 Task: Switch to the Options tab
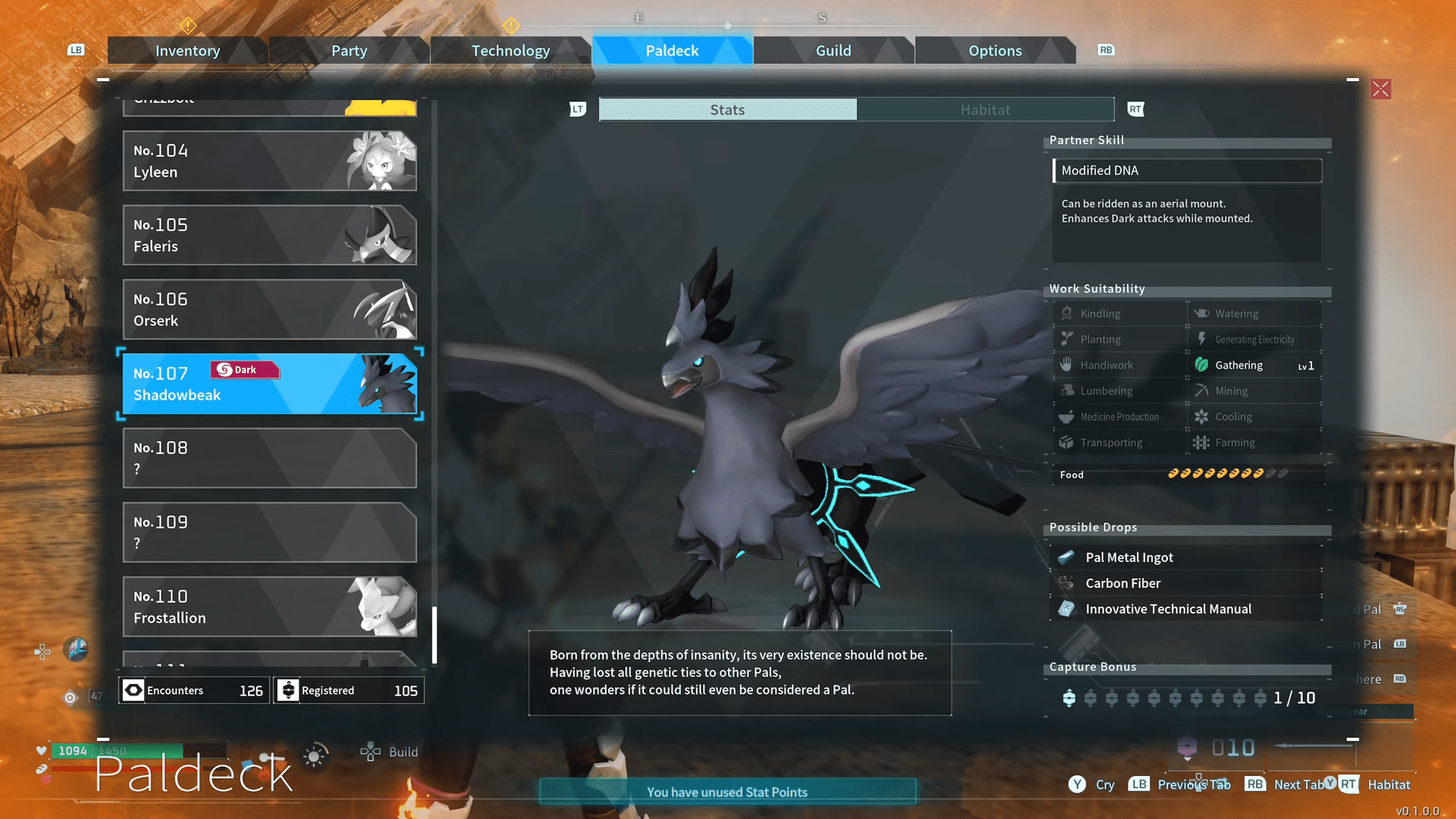point(995,51)
